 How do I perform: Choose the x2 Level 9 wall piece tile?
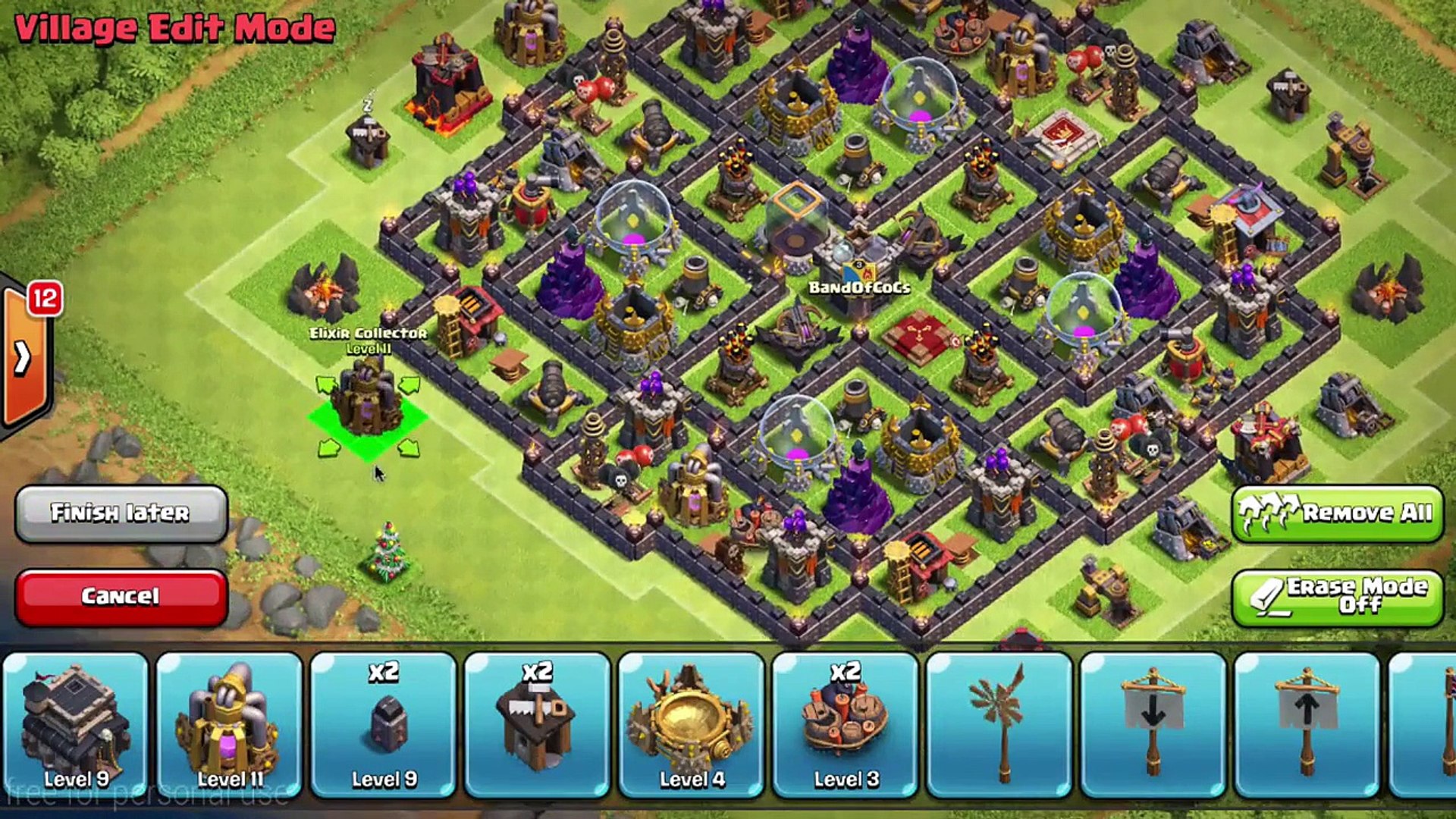[384, 724]
